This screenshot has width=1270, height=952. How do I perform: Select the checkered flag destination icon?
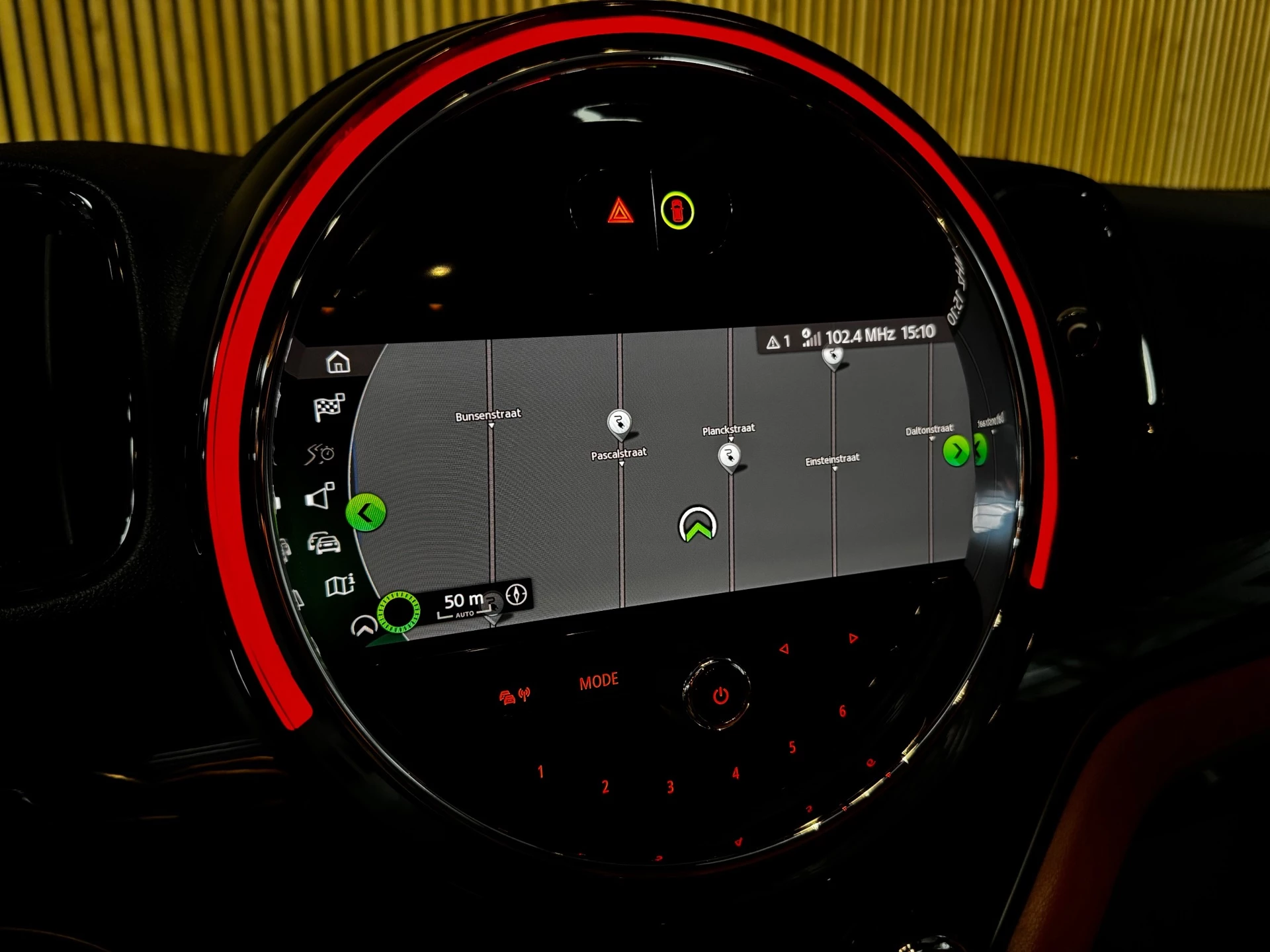(x=329, y=407)
